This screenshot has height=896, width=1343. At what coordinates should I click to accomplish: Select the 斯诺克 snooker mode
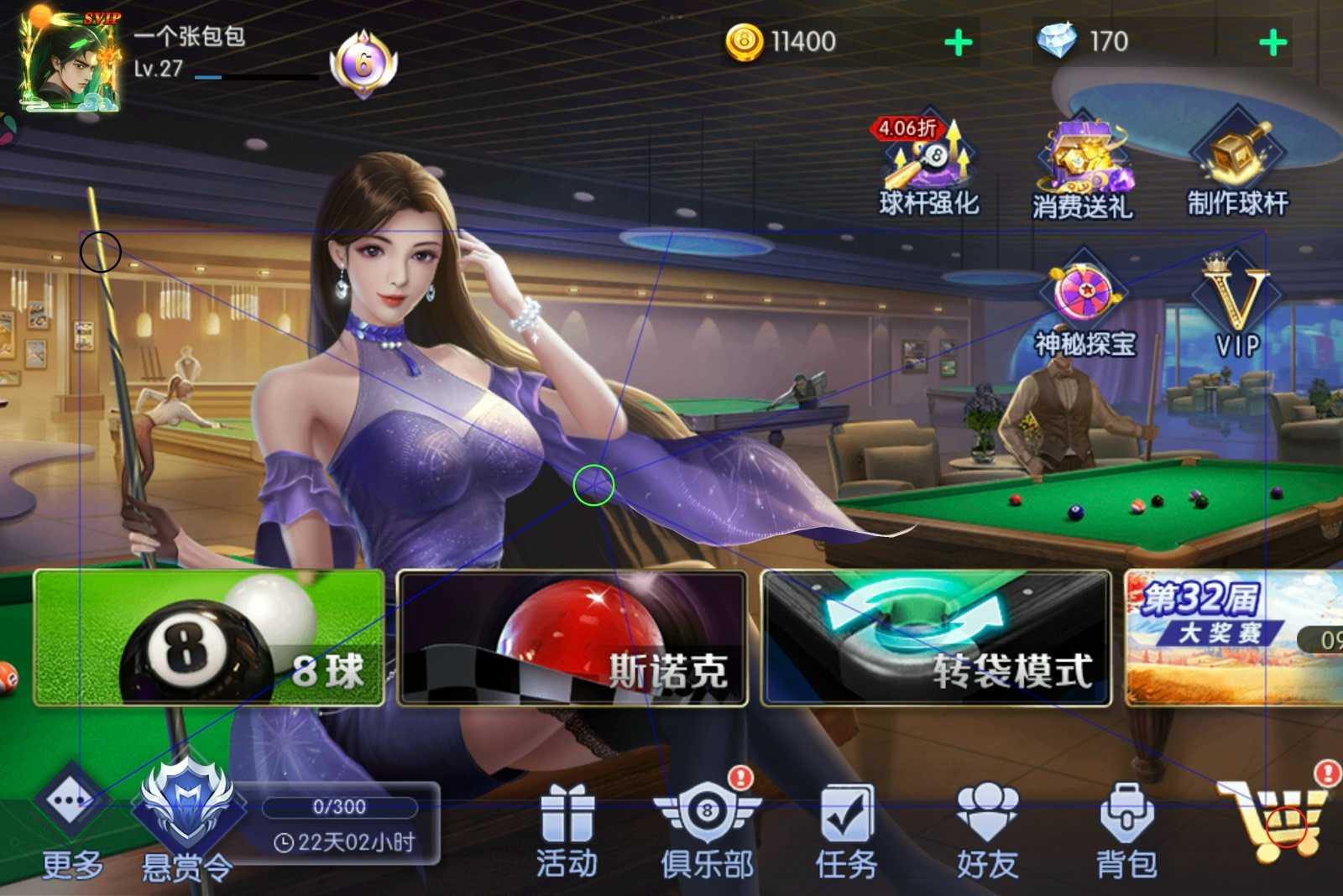(572, 638)
